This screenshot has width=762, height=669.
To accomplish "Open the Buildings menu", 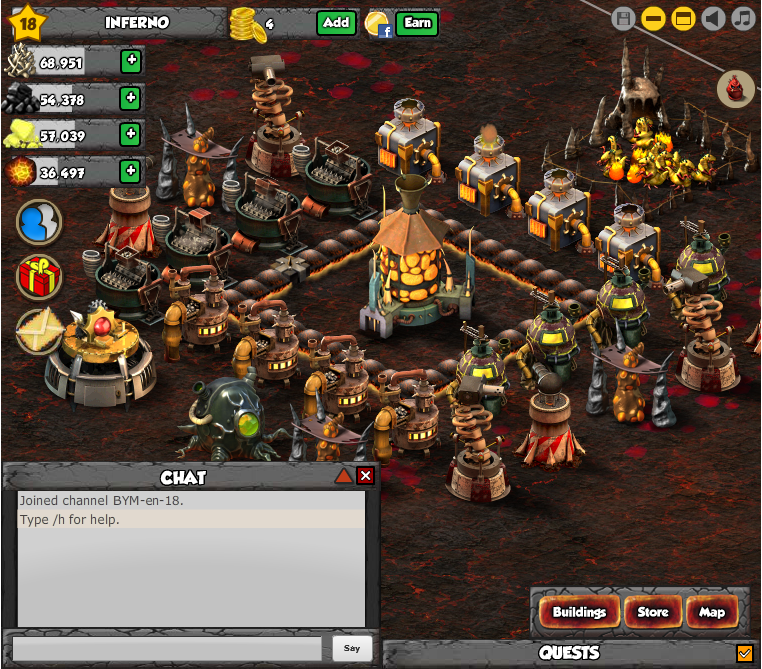I will (x=579, y=612).
